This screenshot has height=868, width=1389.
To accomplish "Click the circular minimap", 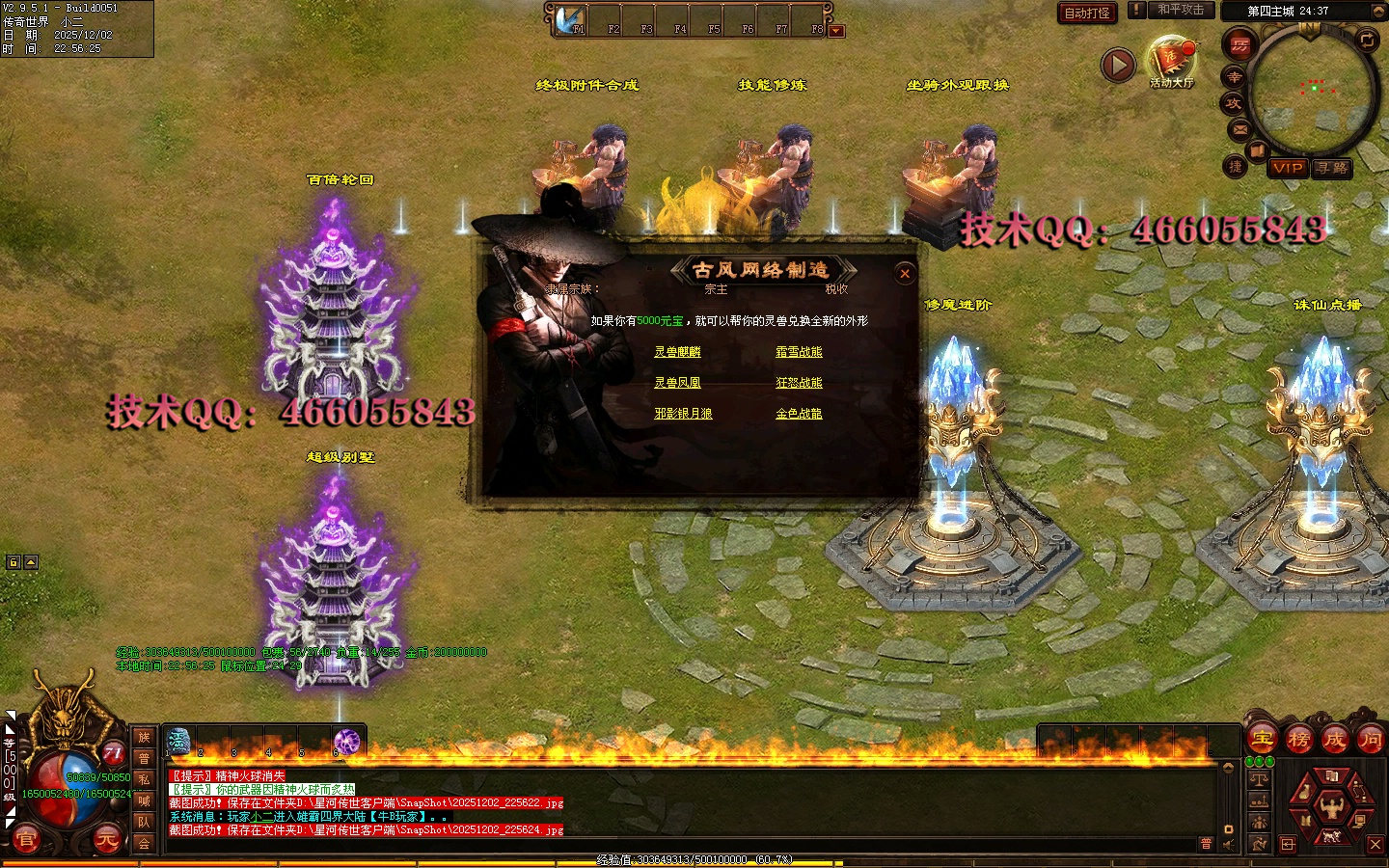I will point(1312,92).
